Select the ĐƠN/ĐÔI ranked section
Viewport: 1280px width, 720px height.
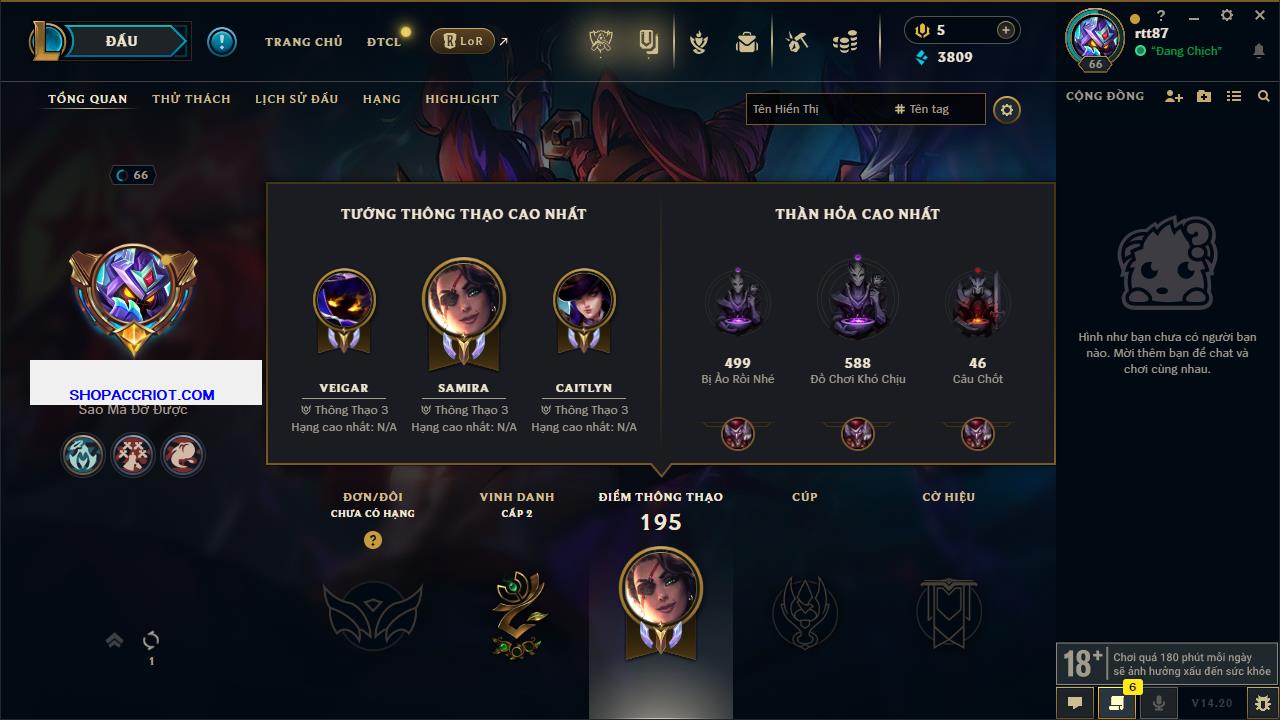coord(372,612)
